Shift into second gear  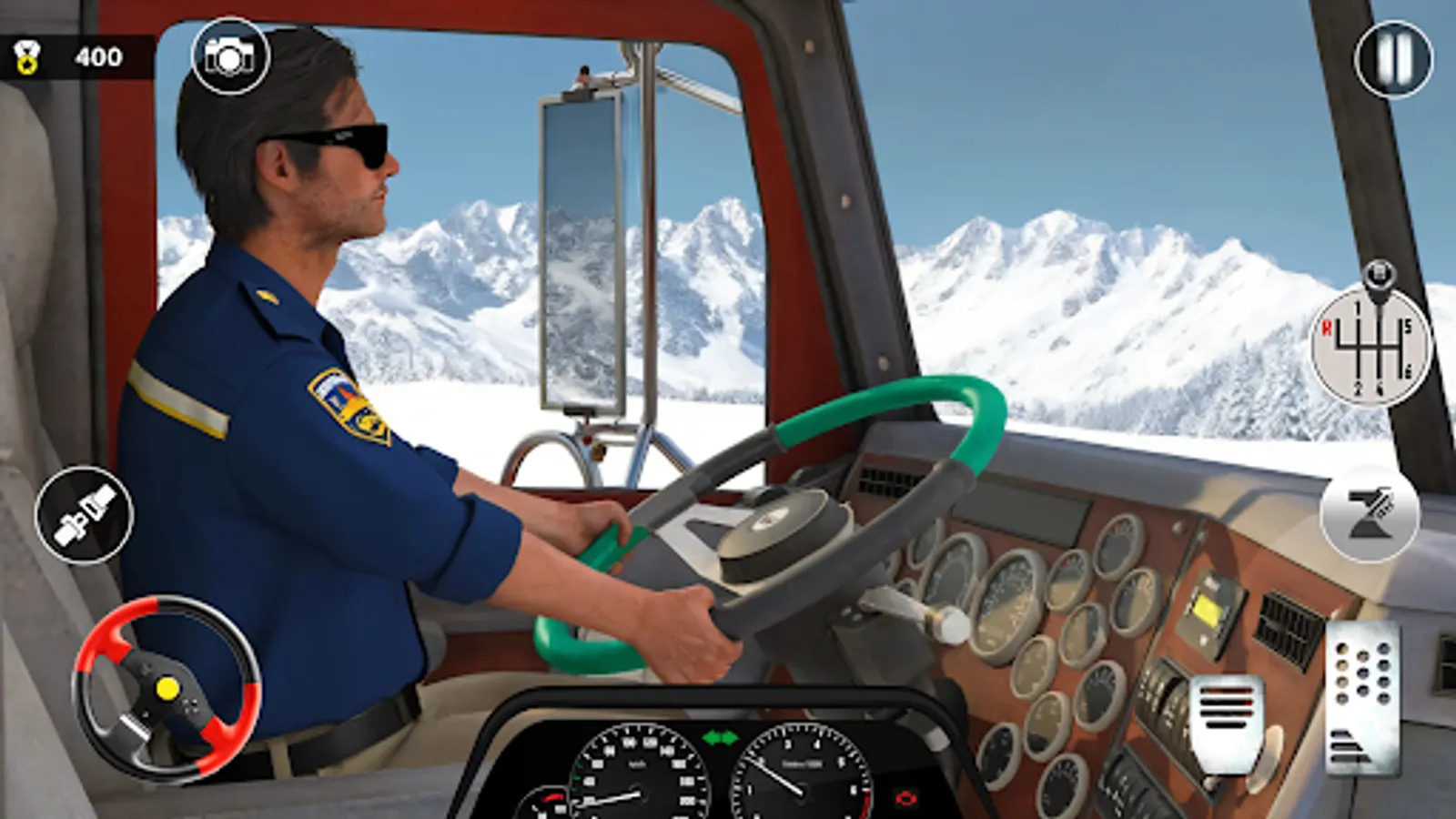(1358, 388)
